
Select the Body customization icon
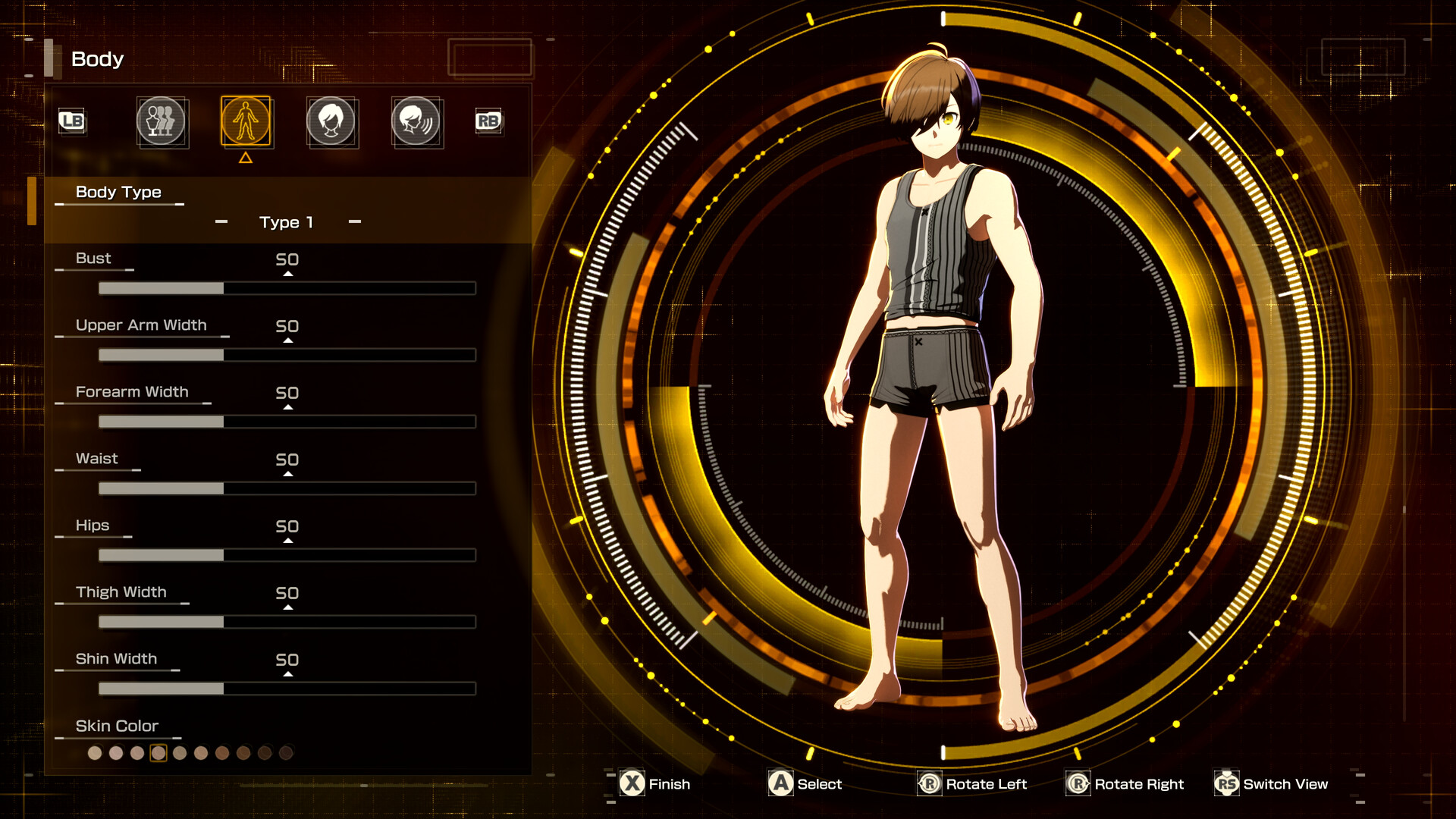246,122
